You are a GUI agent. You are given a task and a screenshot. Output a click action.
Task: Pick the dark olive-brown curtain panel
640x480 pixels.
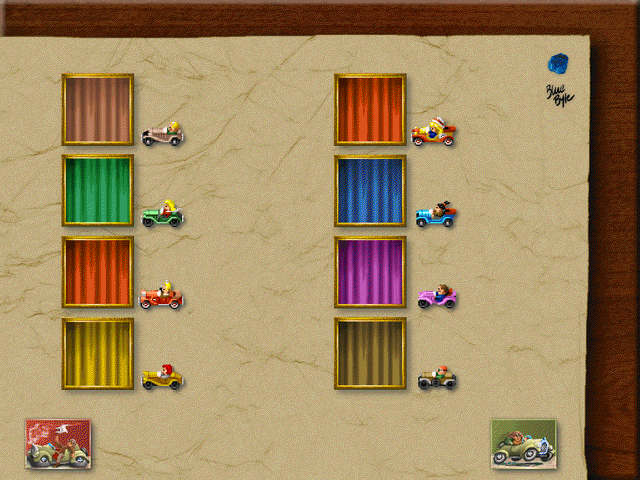pyautogui.click(x=370, y=353)
